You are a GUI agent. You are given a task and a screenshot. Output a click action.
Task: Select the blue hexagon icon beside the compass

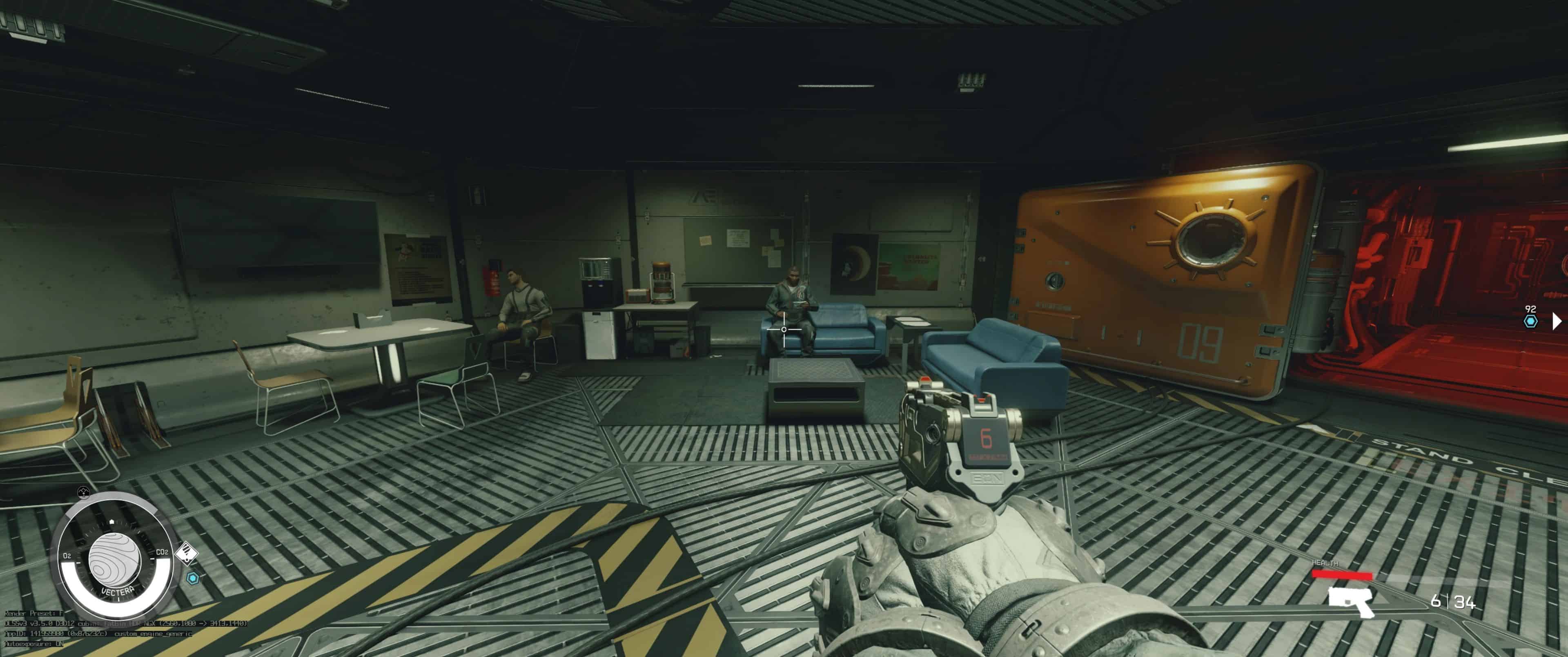[193, 578]
